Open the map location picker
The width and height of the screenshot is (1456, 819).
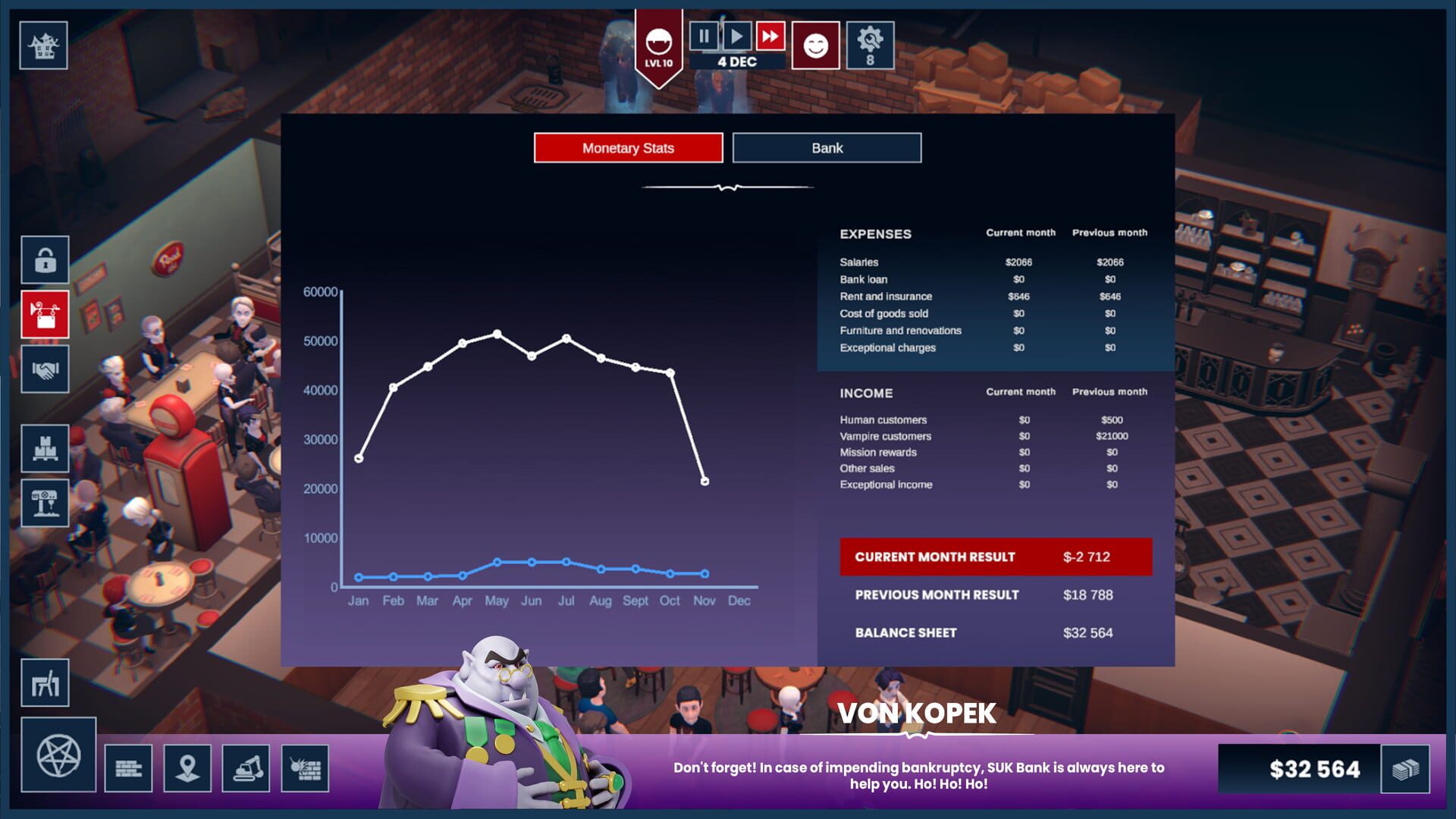187,767
